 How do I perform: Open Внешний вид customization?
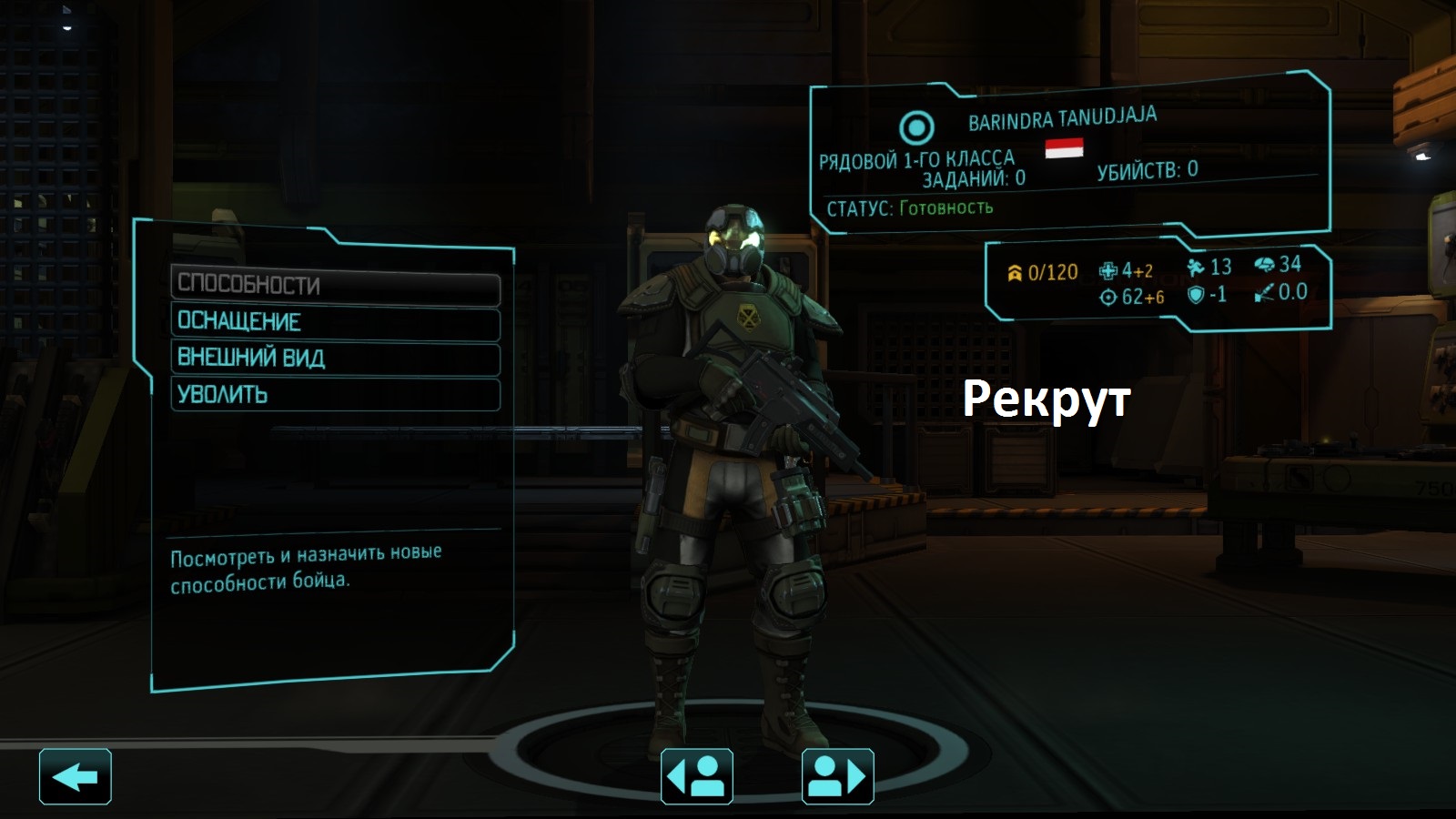(x=335, y=359)
